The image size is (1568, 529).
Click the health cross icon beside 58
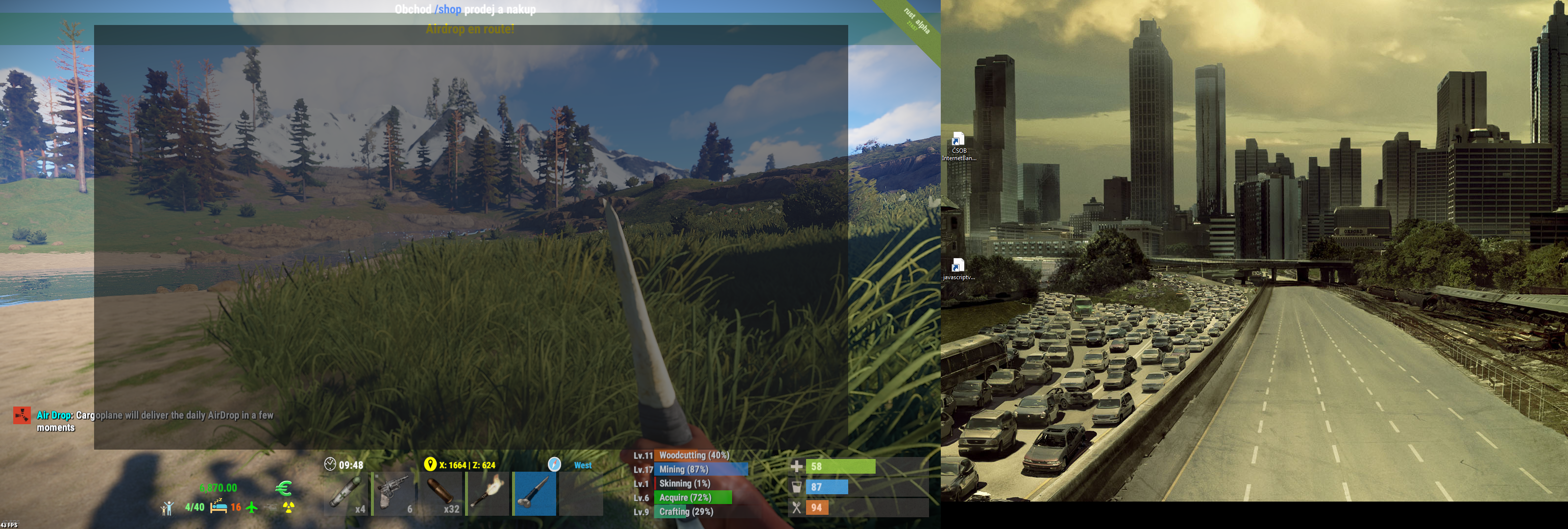(x=798, y=467)
